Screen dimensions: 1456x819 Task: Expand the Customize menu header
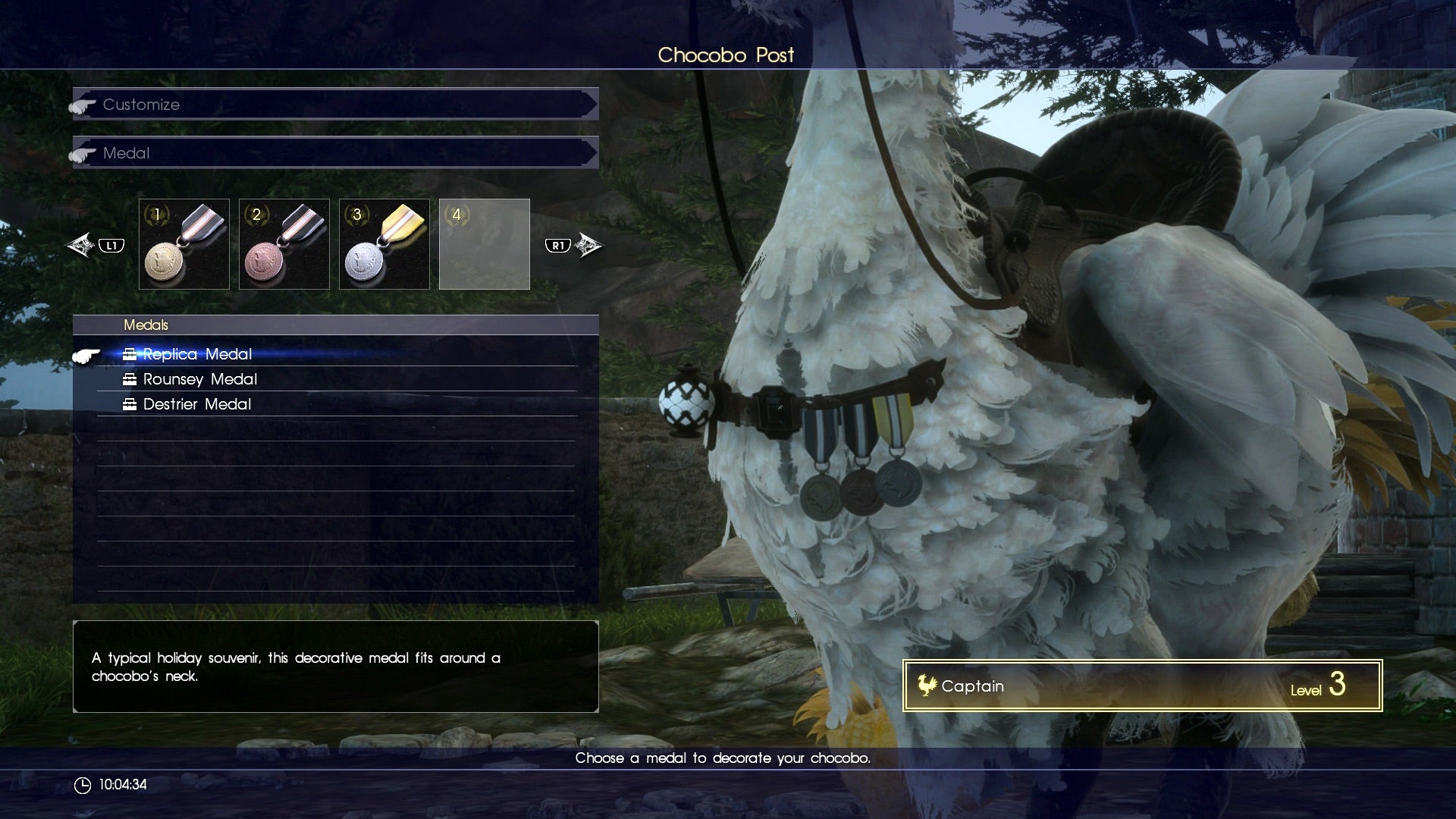334,105
